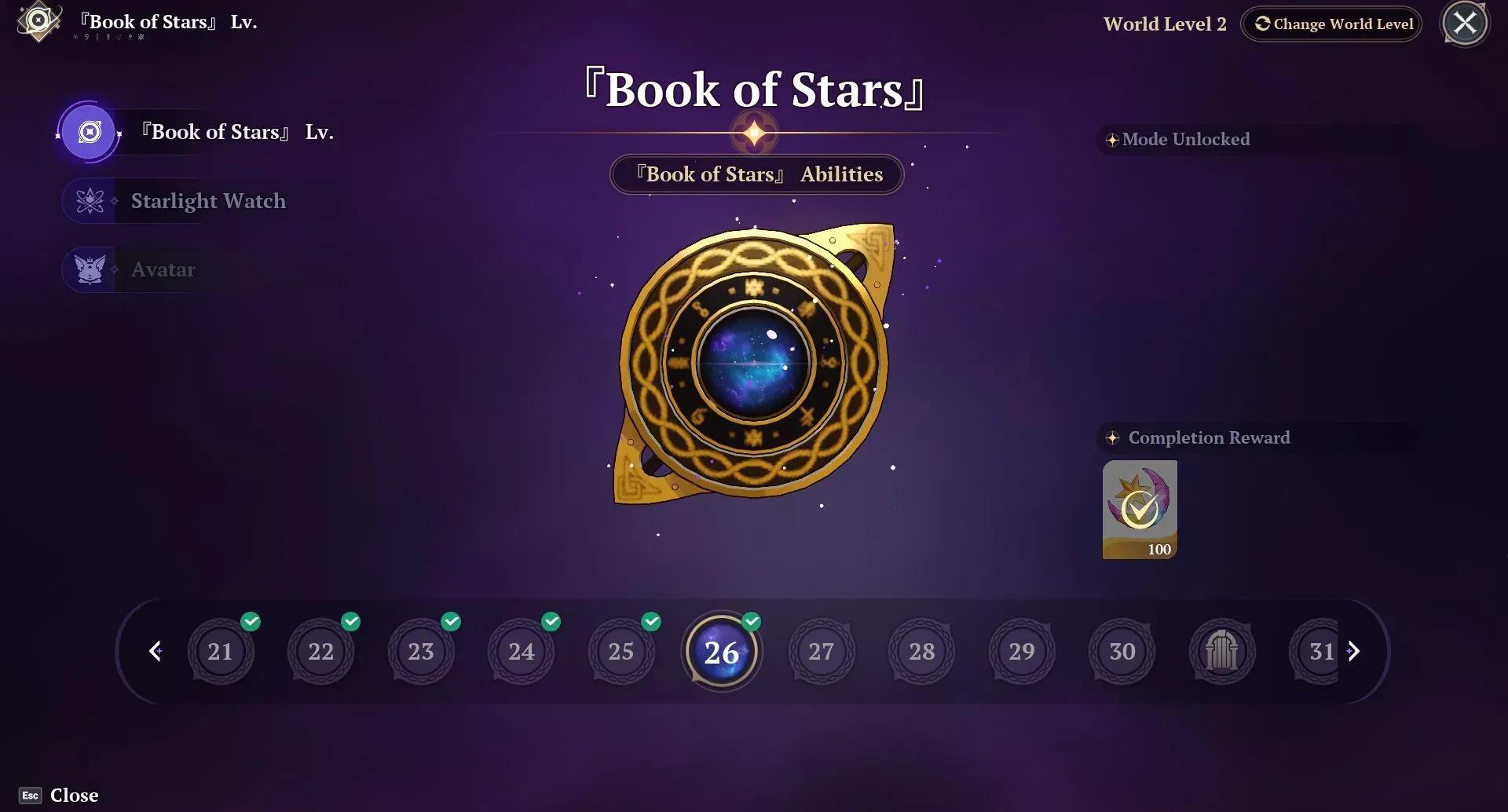This screenshot has width=1508, height=812.
Task: Expand earlier levels with the left arrow
Action: click(156, 651)
